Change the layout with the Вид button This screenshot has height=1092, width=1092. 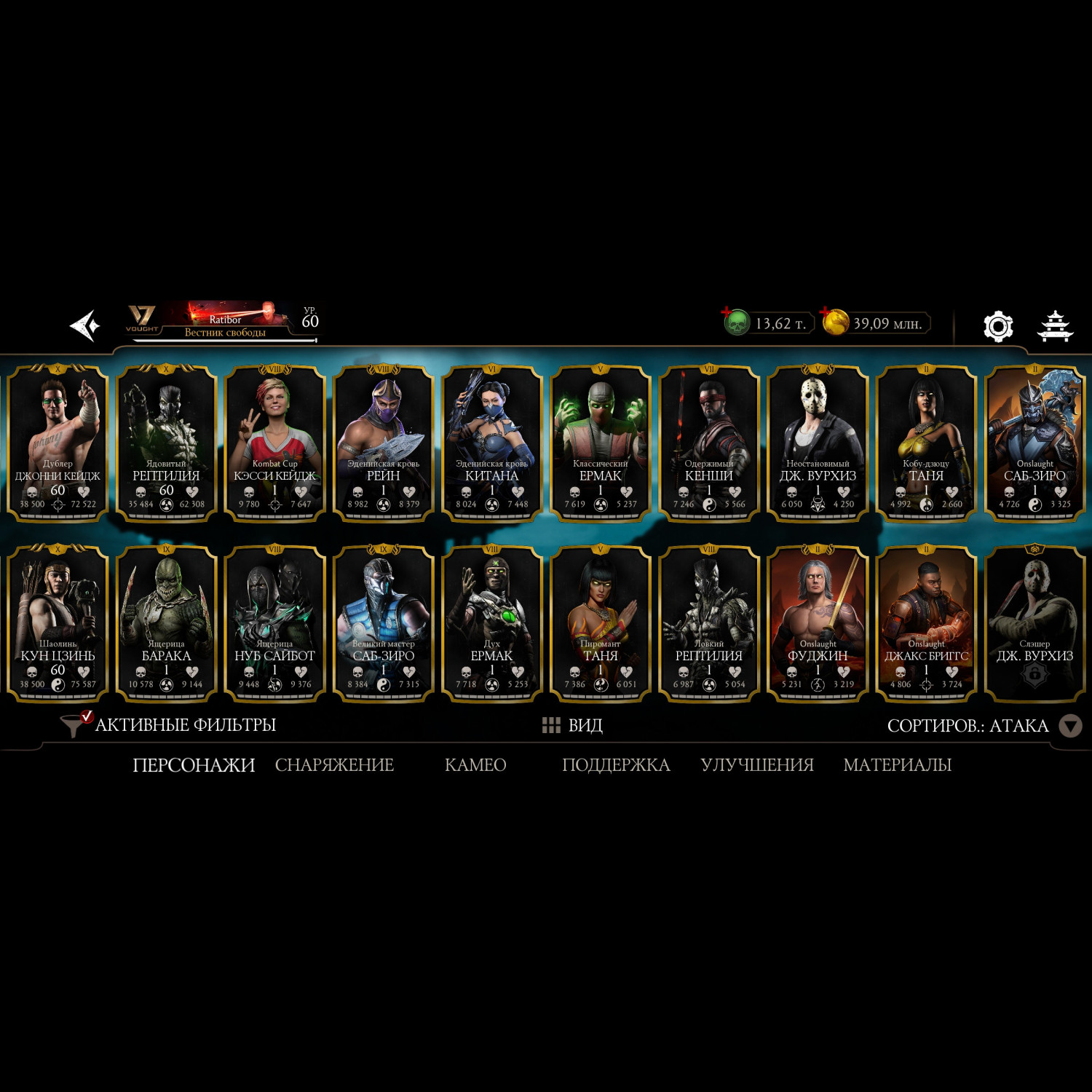click(572, 725)
